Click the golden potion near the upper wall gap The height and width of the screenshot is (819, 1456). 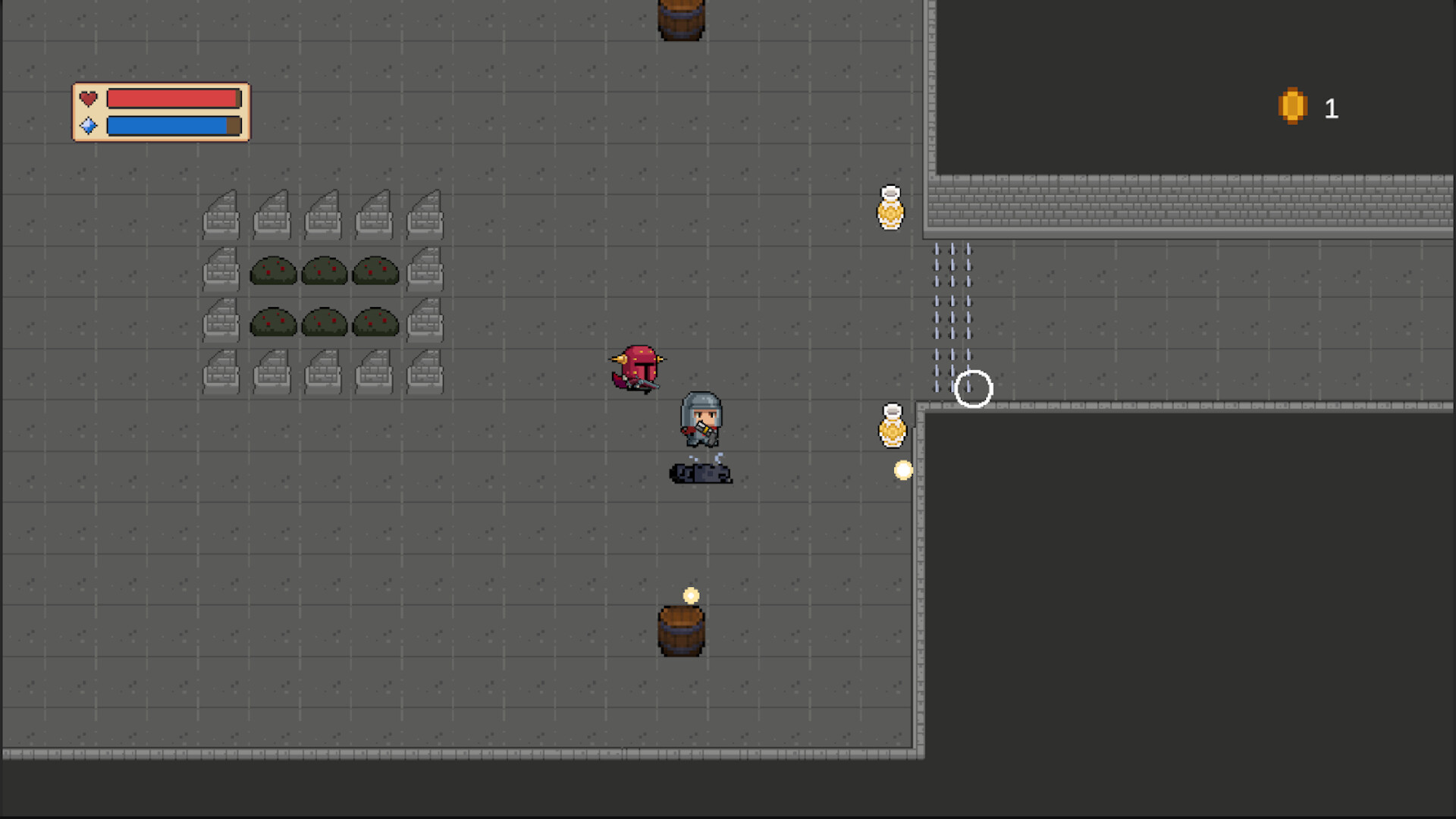pos(890,209)
